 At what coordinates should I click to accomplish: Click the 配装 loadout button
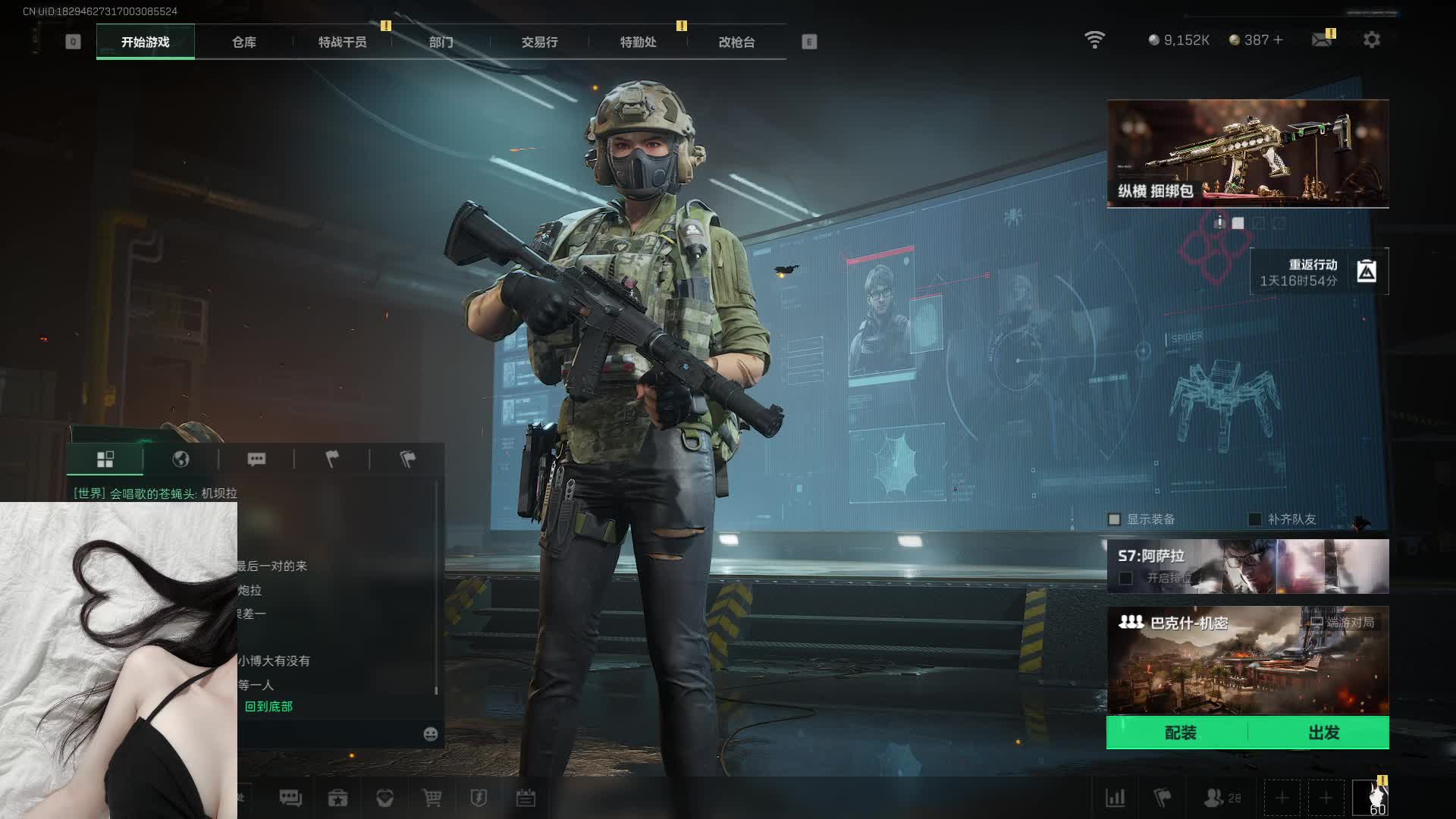[x=1179, y=733]
